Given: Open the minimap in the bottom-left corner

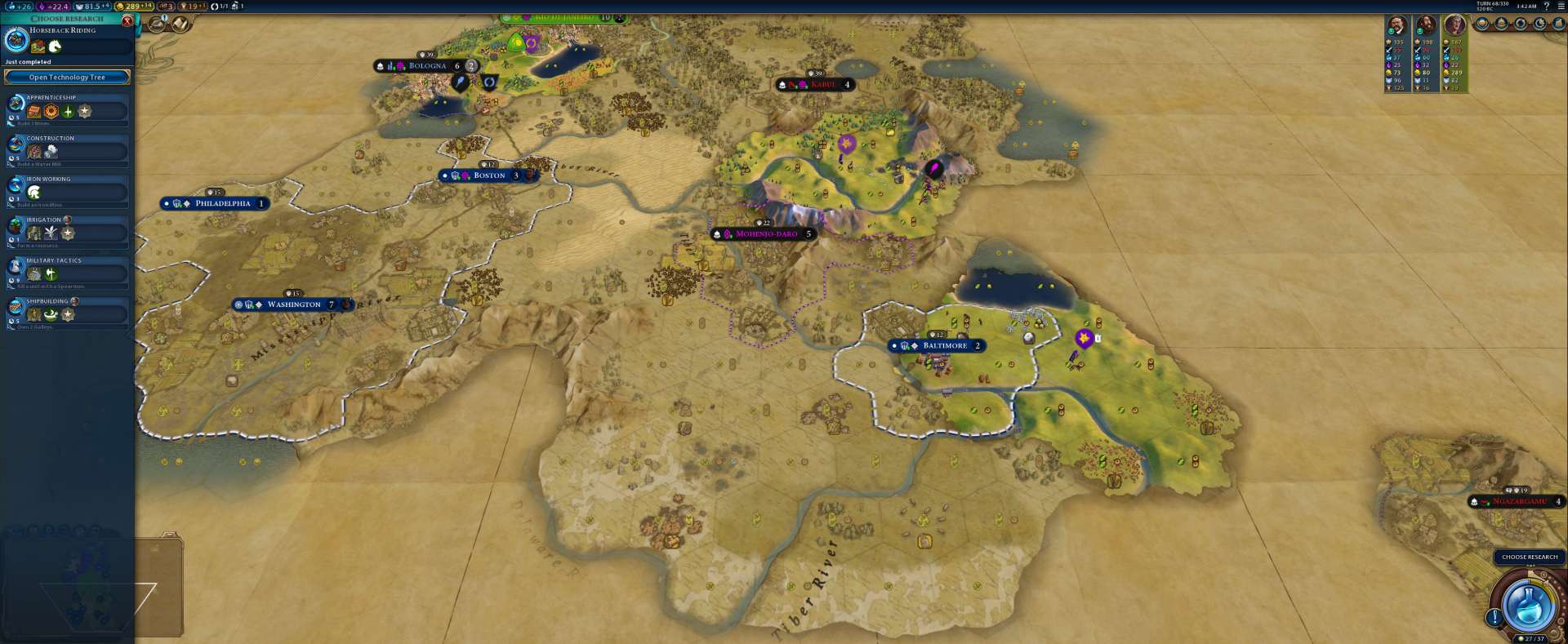Looking at the screenshot, I should tap(78, 580).
